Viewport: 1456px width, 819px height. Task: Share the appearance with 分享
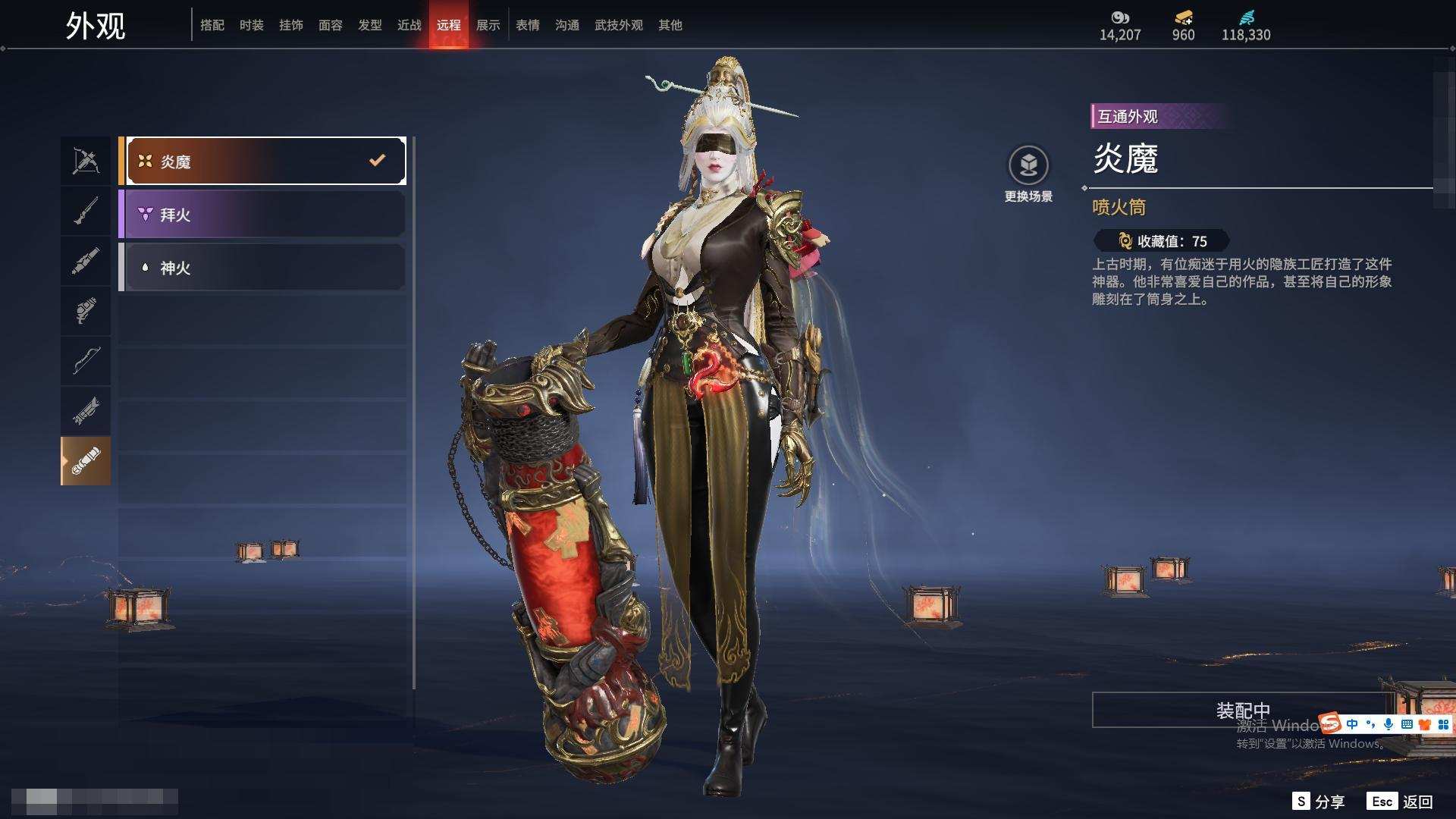tap(1319, 802)
